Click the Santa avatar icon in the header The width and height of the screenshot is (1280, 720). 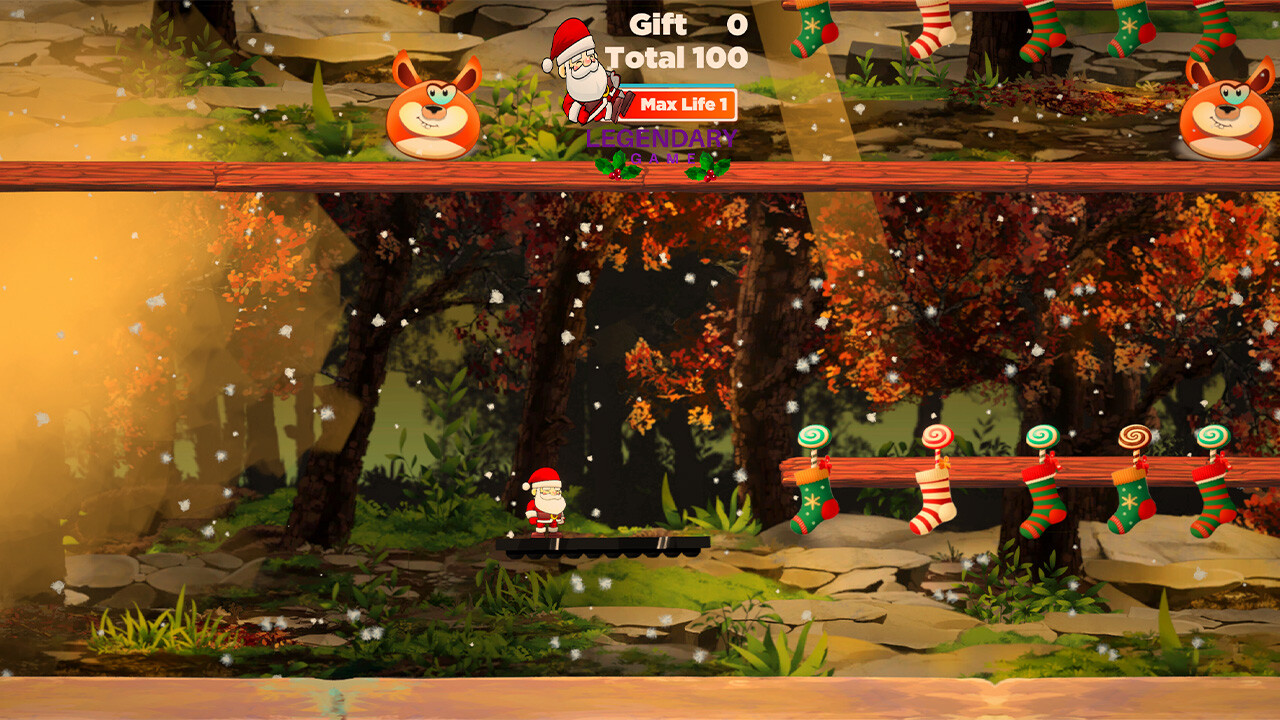(583, 70)
